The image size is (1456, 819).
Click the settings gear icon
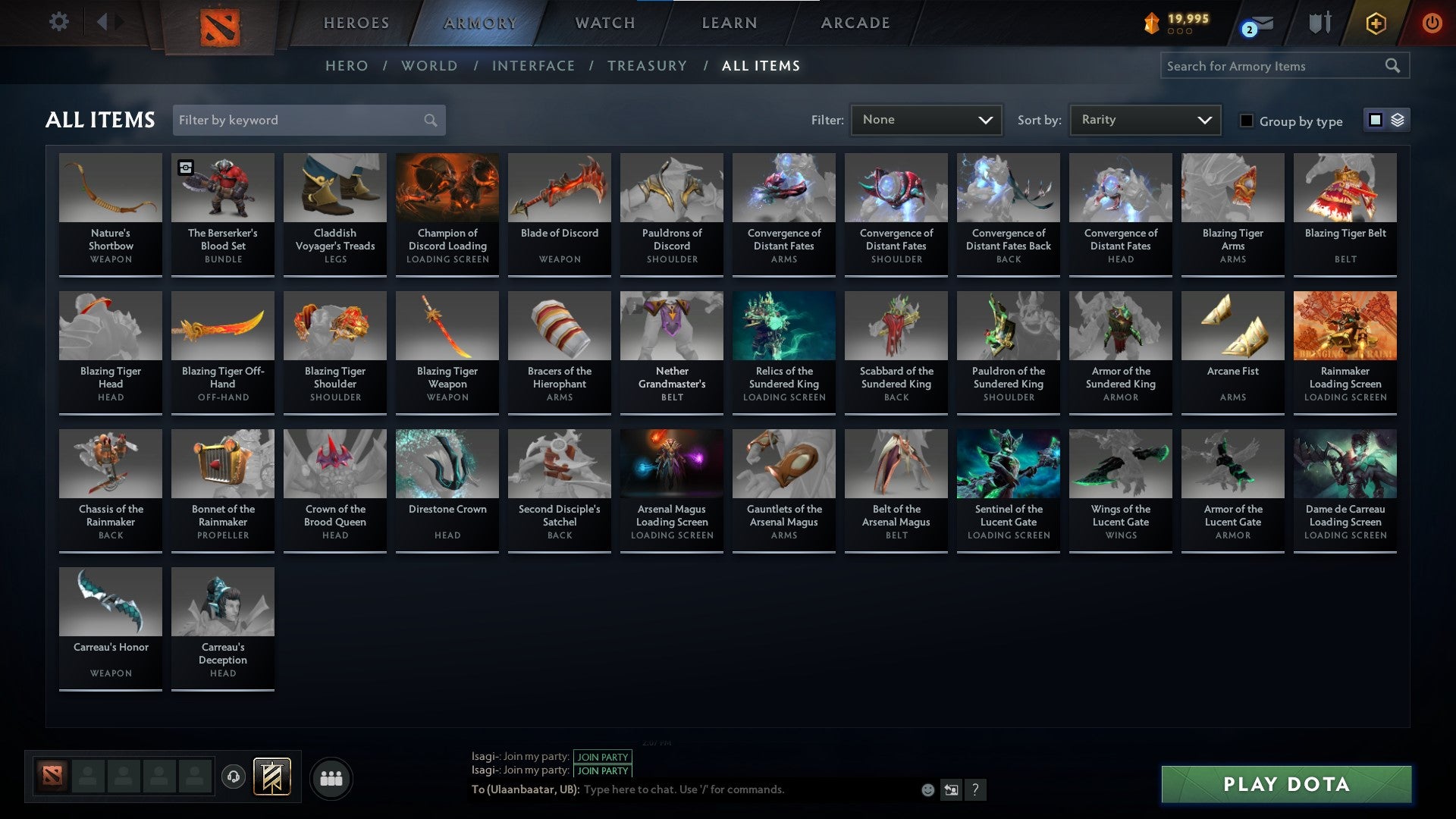[59, 21]
